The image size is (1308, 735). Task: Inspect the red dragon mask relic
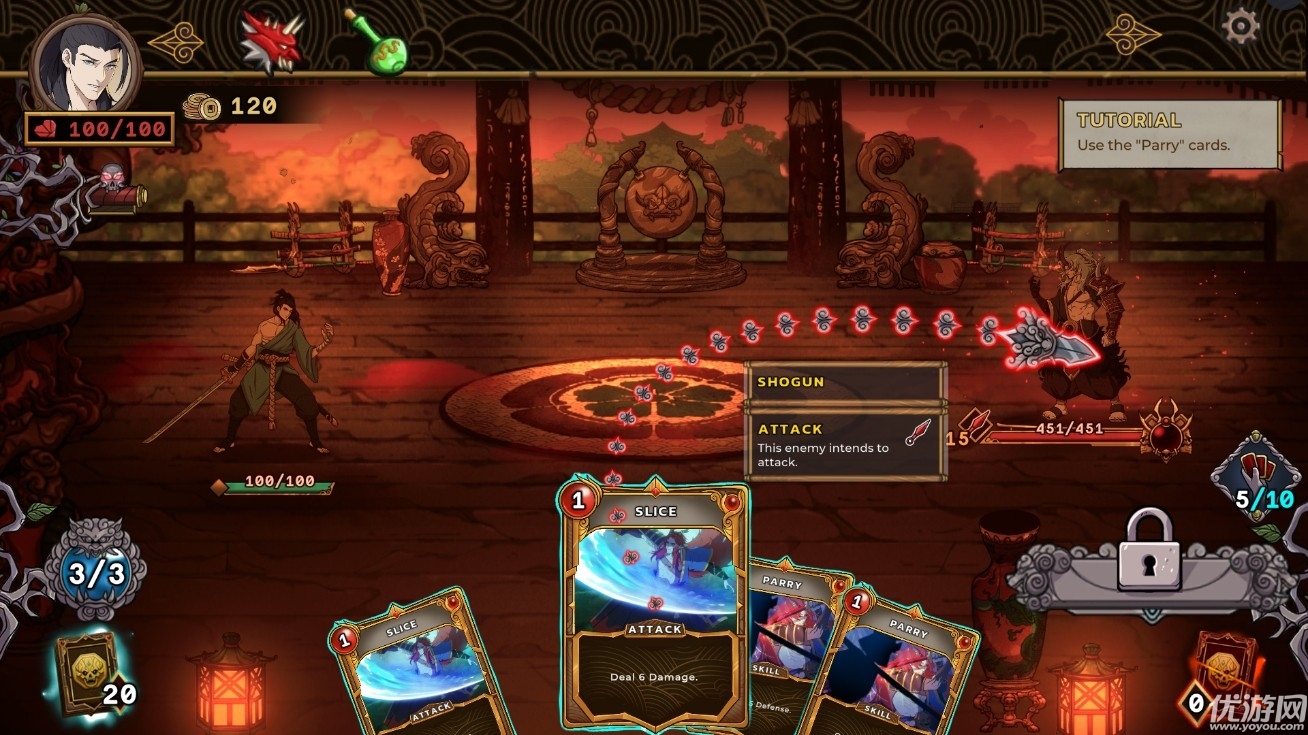pos(271,44)
